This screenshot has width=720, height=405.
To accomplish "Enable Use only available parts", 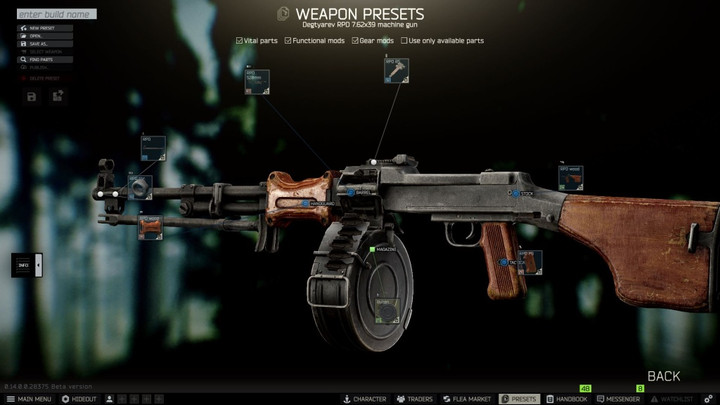I will [404, 41].
